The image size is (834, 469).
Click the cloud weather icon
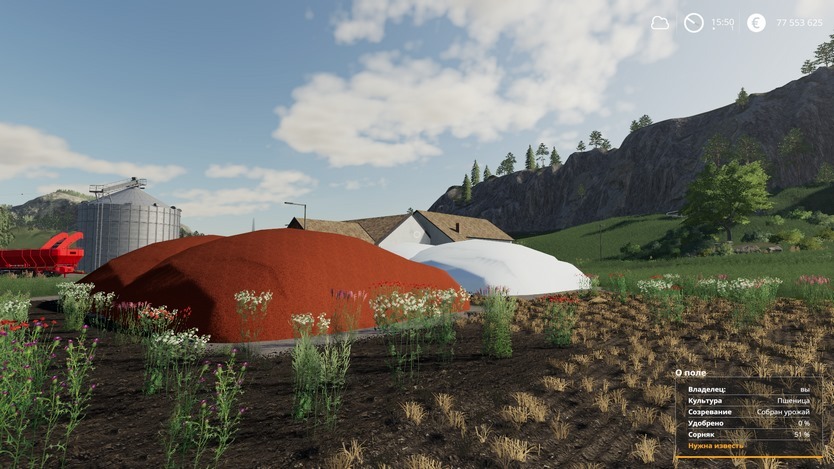click(x=660, y=22)
